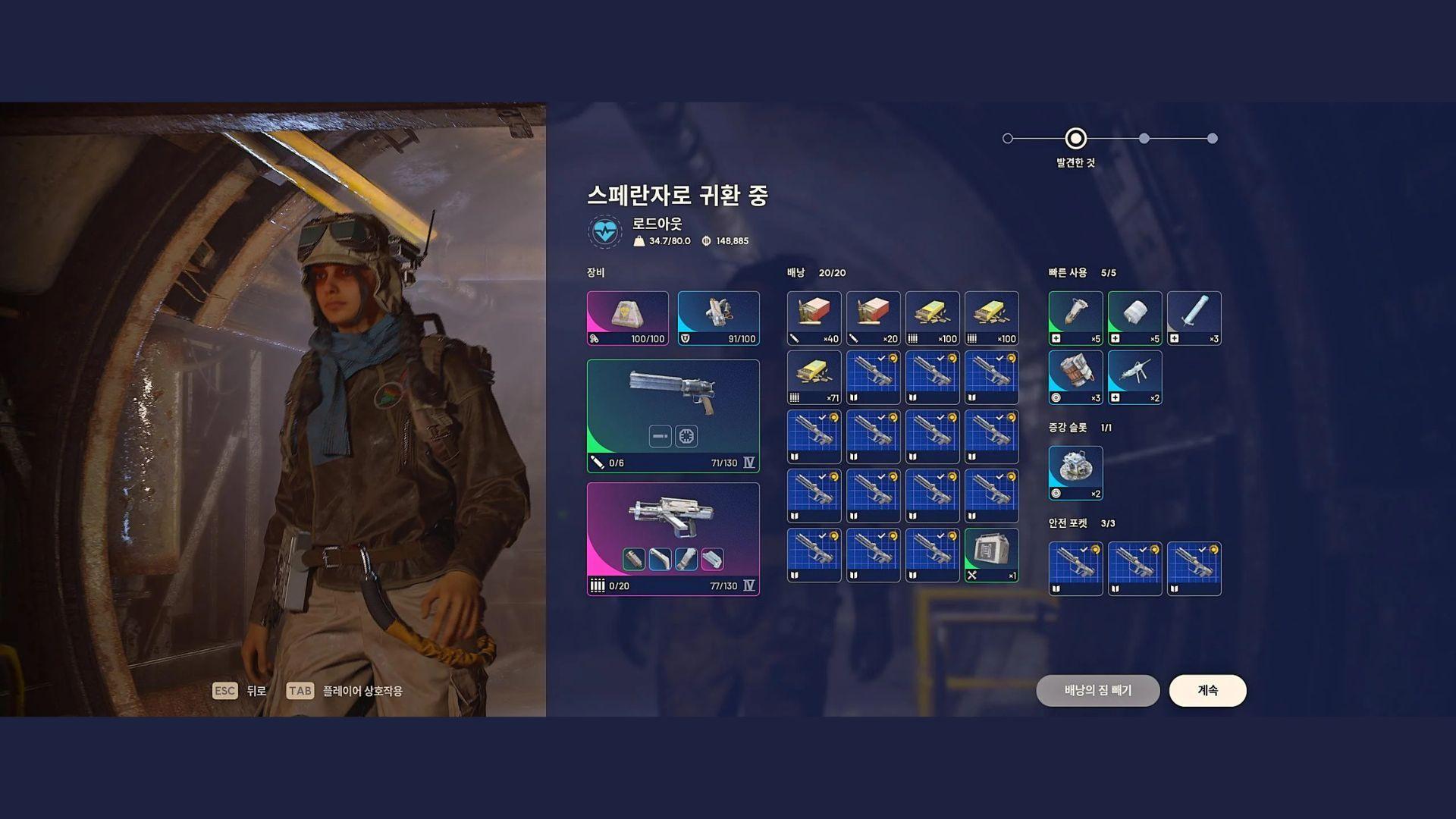Click the 배낭의 짐 빼기 button
Image resolution: width=1456 pixels, height=819 pixels.
tap(1097, 691)
